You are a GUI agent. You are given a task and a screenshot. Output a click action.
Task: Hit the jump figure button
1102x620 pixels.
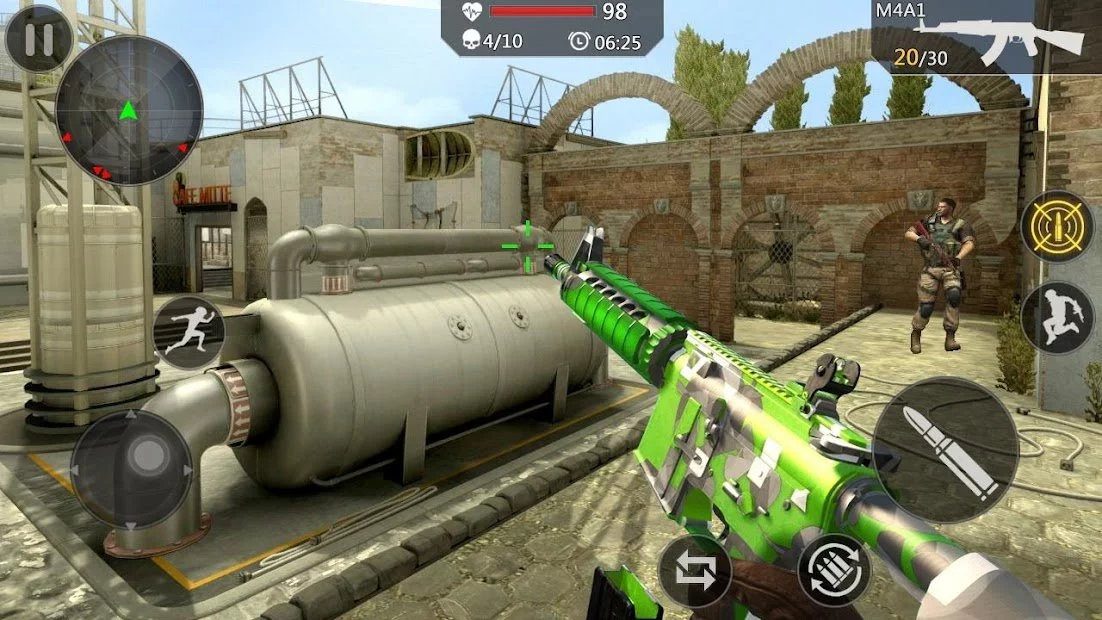pyautogui.click(x=1057, y=317)
